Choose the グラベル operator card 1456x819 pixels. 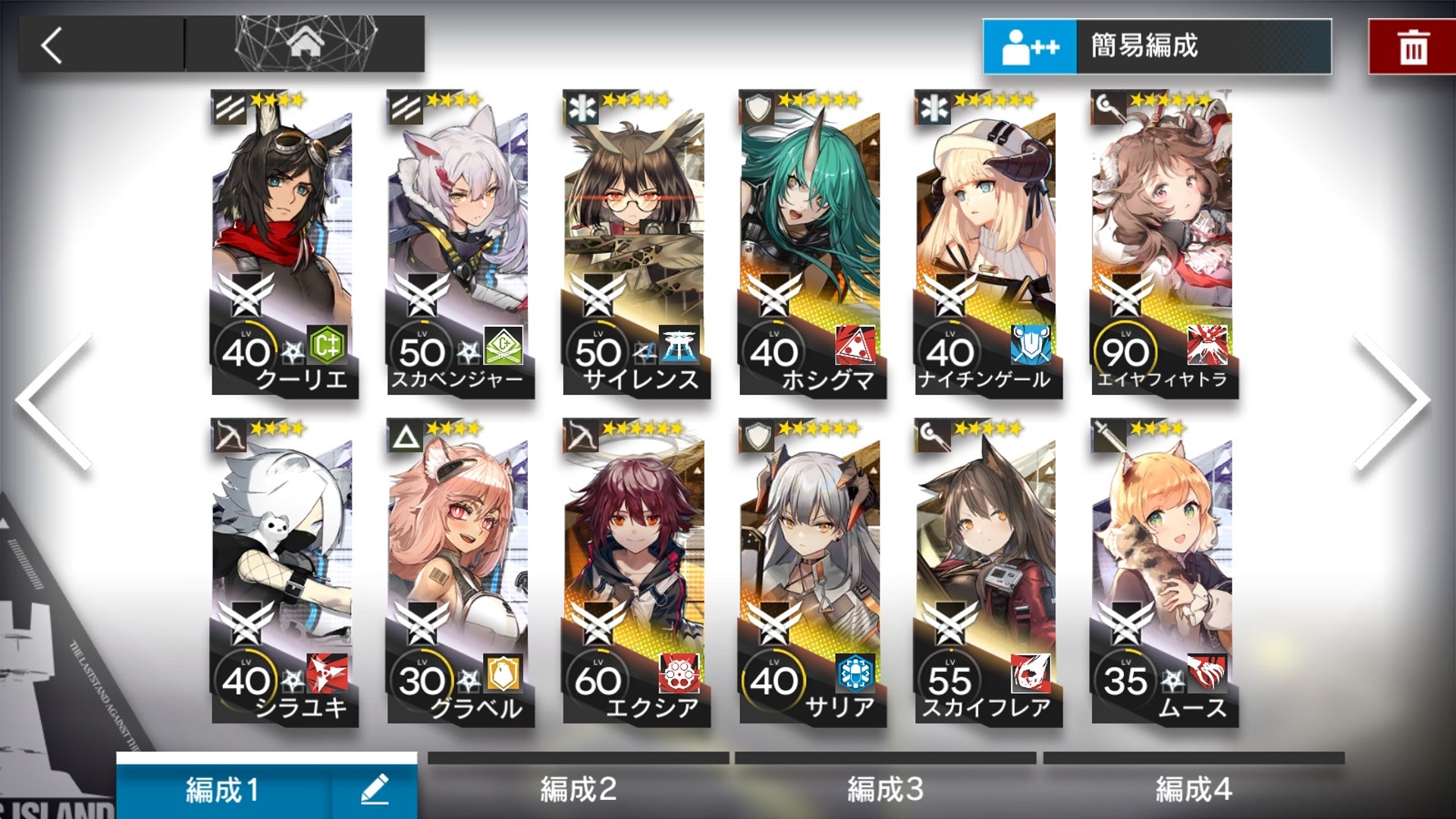(459, 573)
